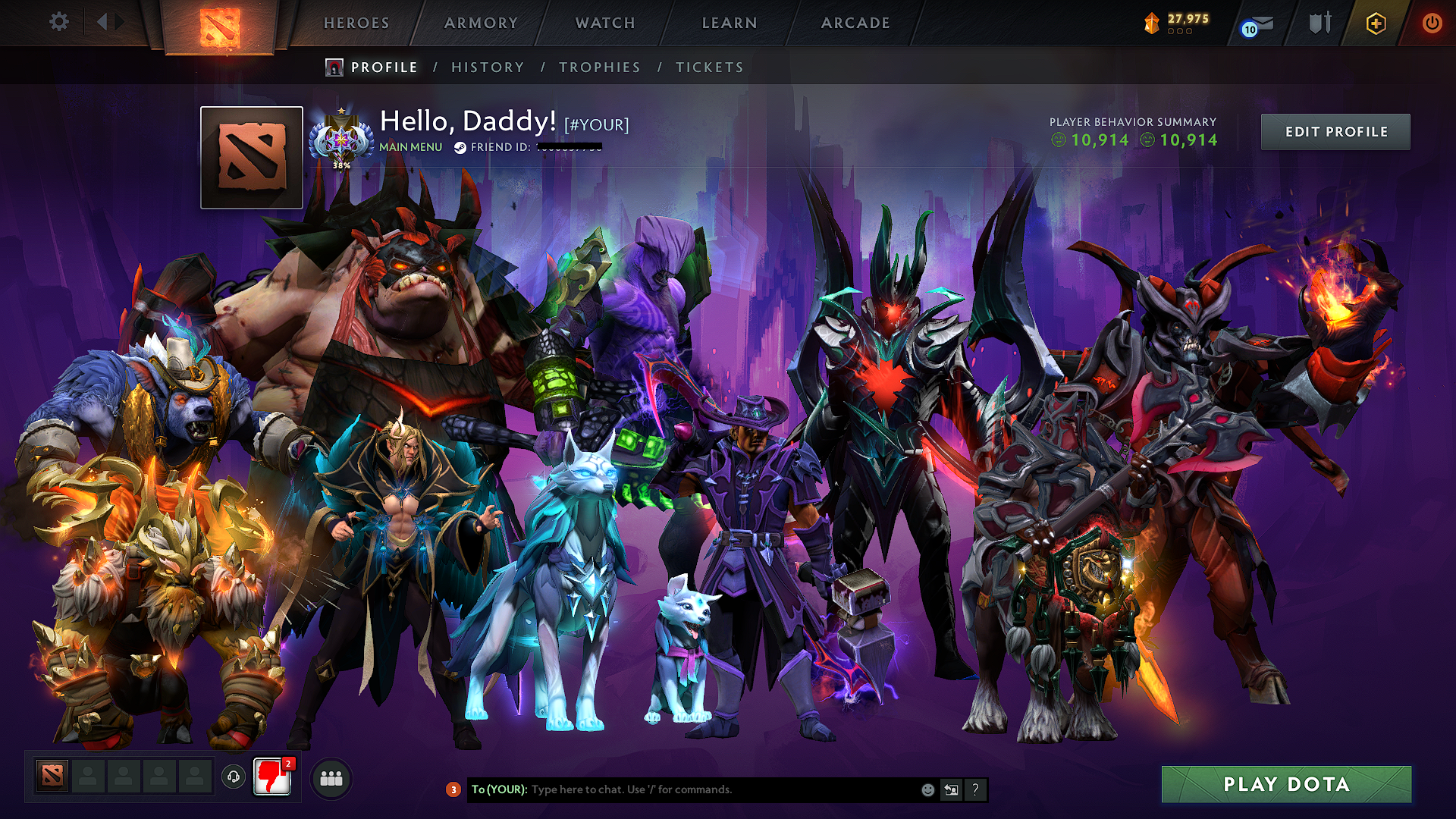Click the chat input field

(x=682, y=789)
